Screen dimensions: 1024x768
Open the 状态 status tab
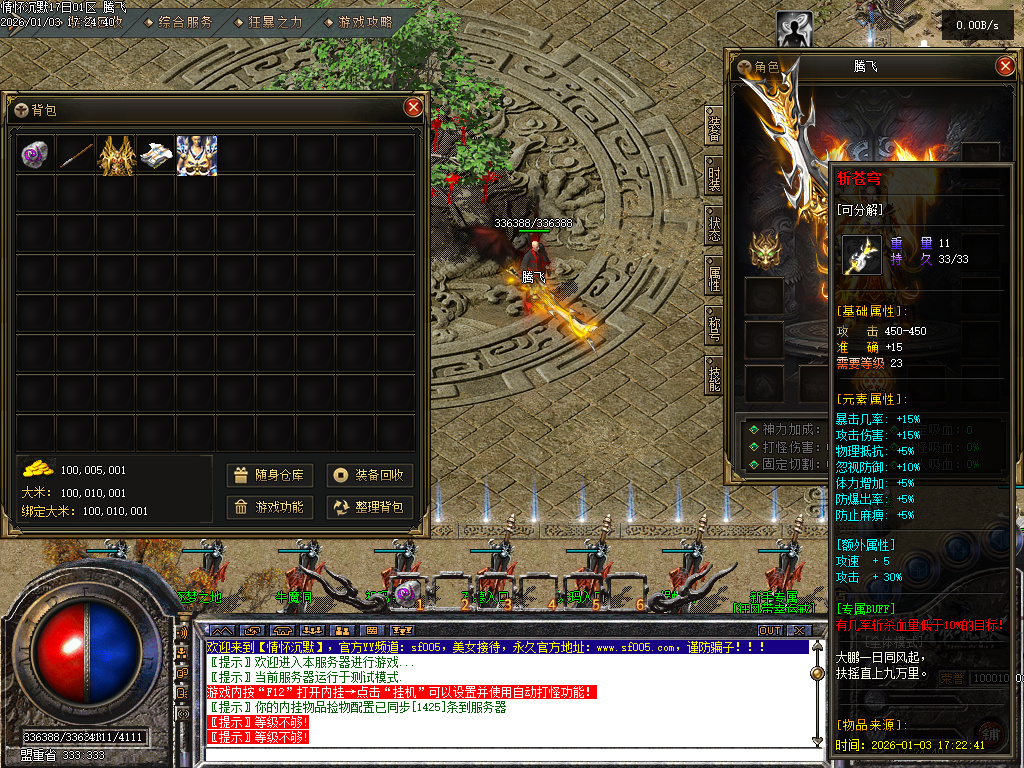click(714, 228)
